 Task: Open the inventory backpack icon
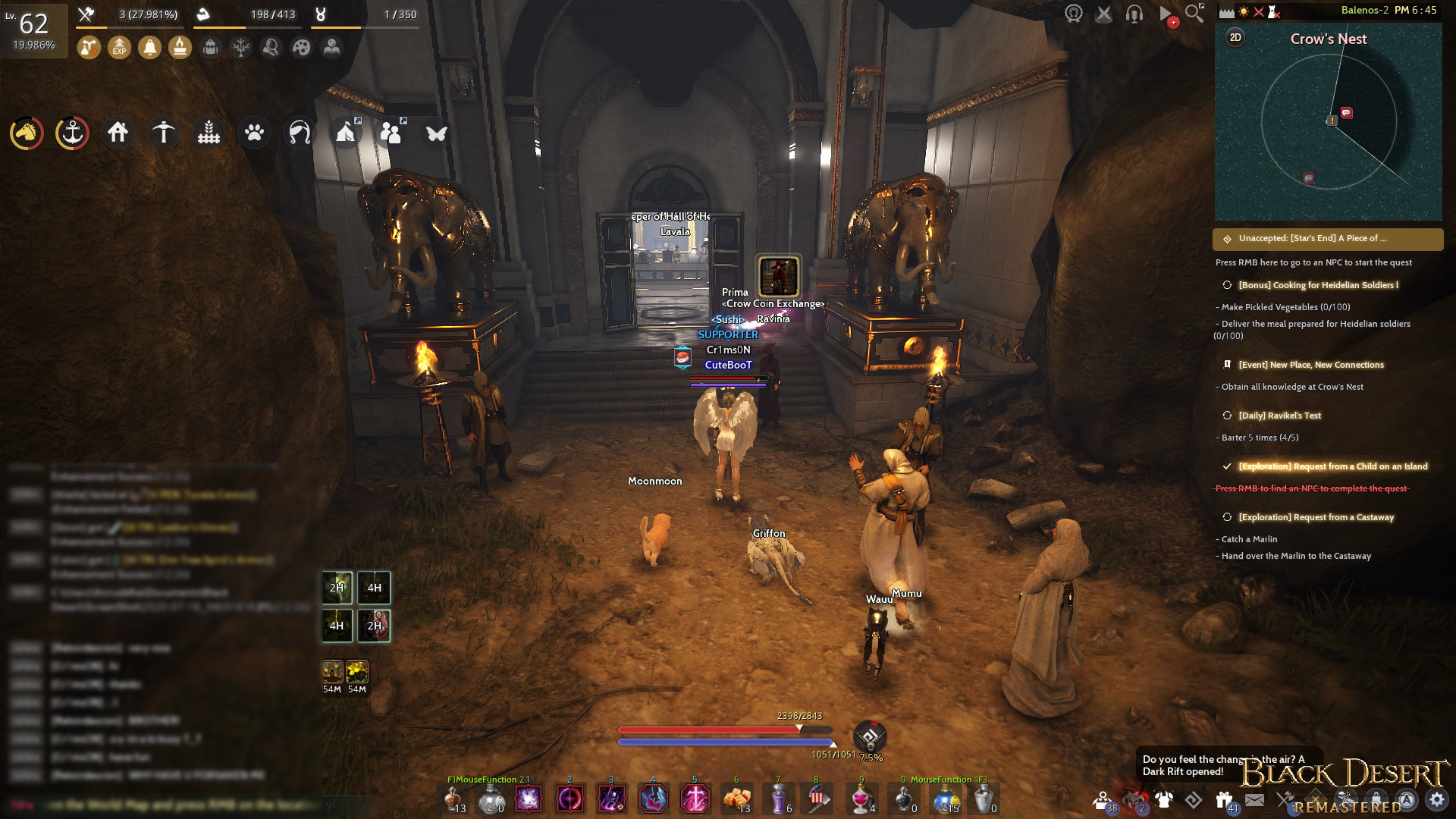[211, 48]
